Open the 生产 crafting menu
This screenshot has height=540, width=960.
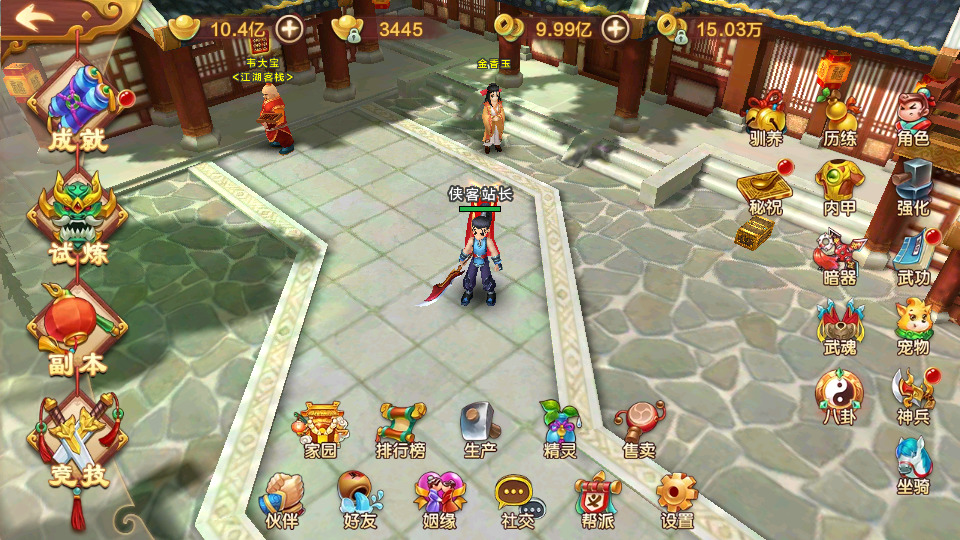[x=480, y=428]
